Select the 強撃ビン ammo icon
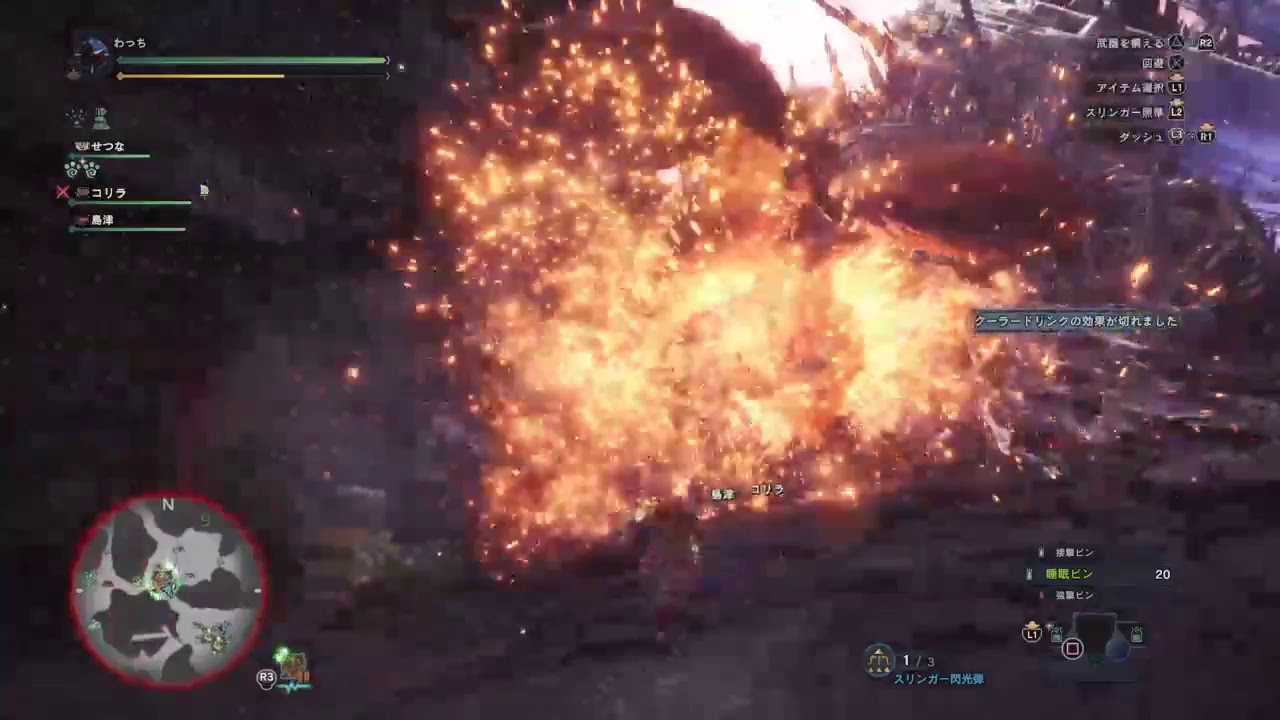 [x=1042, y=593]
